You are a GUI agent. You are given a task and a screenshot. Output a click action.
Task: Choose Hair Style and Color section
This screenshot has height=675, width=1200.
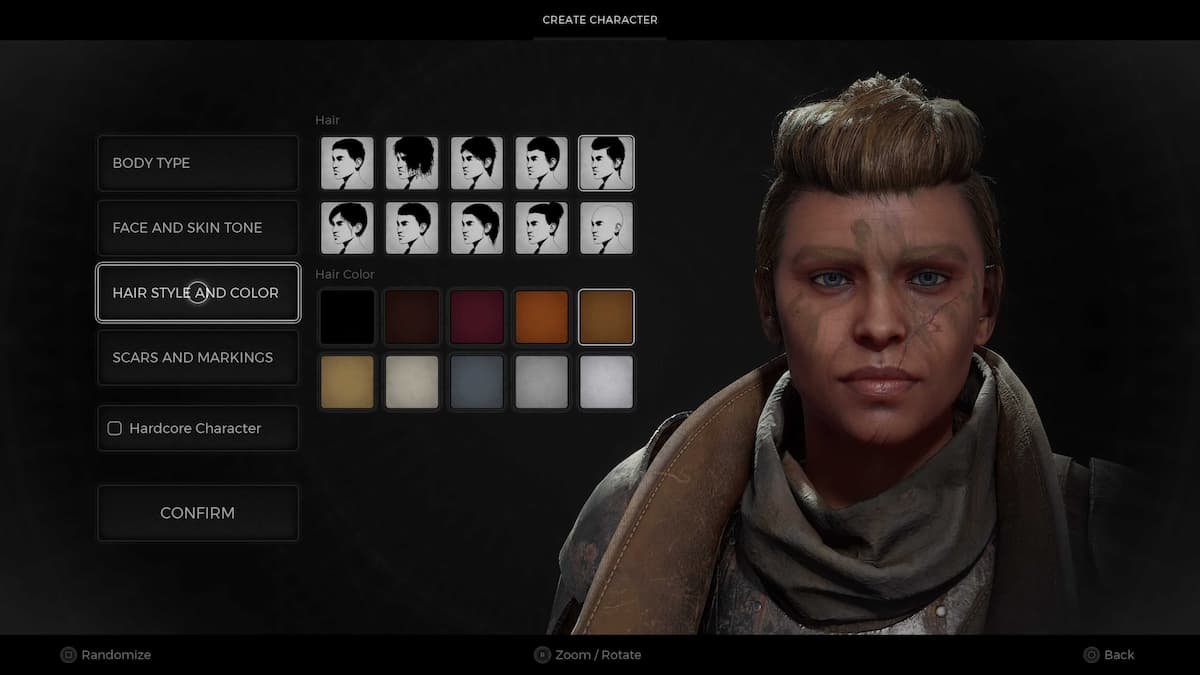(x=198, y=293)
